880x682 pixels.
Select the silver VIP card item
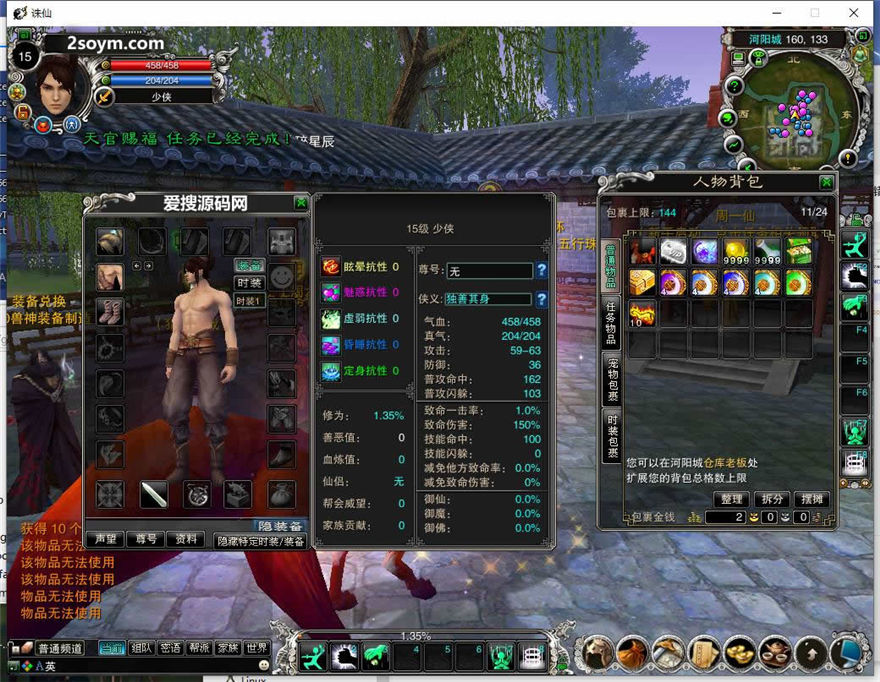pos(673,251)
